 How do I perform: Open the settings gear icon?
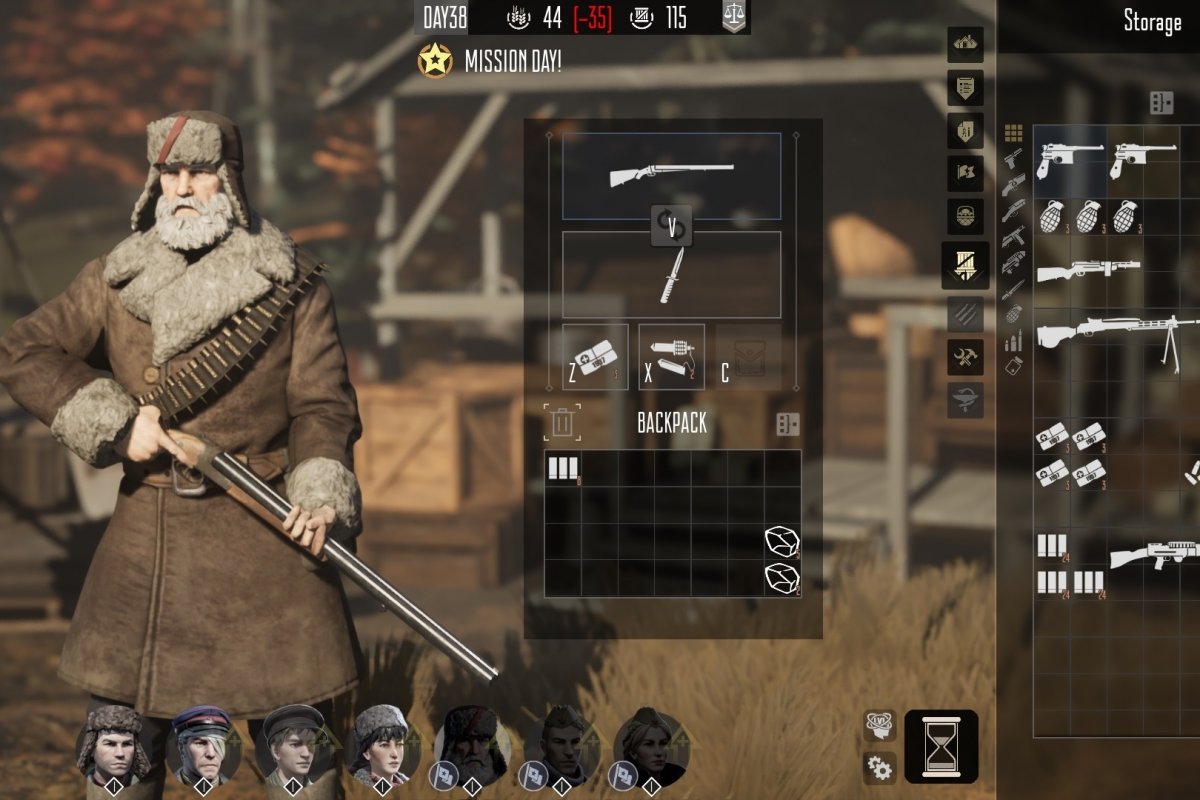[x=880, y=767]
